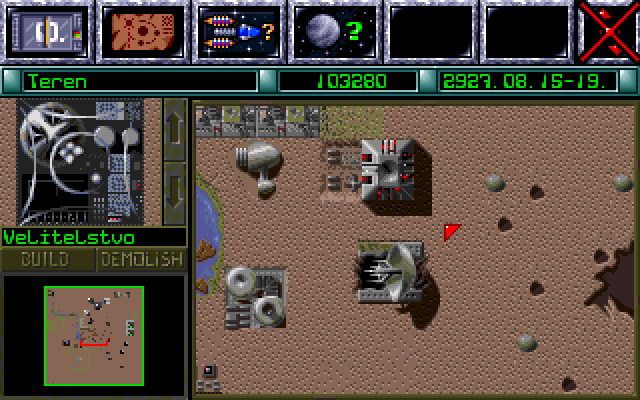Image resolution: width=640 pixels, height=400 pixels.
Task: Select the Velitelstvo building preview image
Action: [x=80, y=162]
